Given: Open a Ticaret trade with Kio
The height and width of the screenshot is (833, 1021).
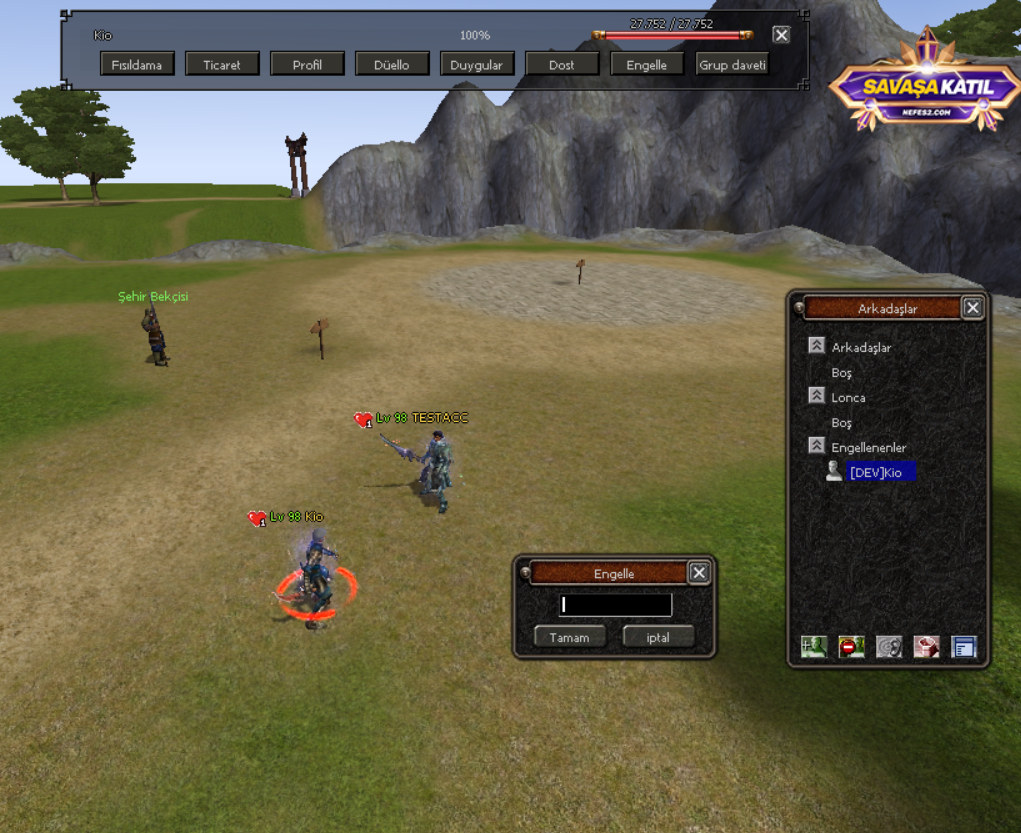Looking at the screenshot, I should tap(222, 65).
